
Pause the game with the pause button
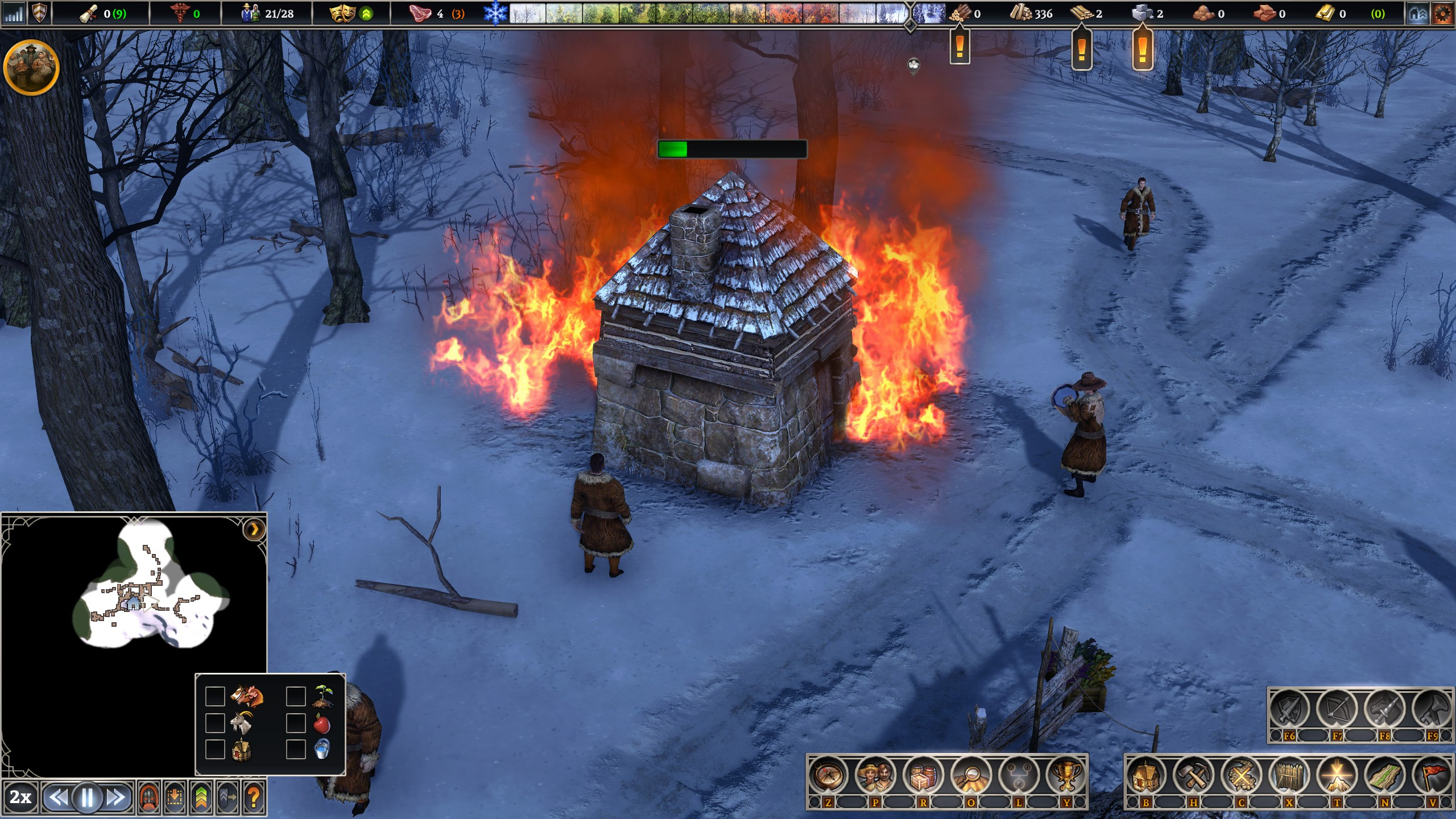click(x=88, y=798)
